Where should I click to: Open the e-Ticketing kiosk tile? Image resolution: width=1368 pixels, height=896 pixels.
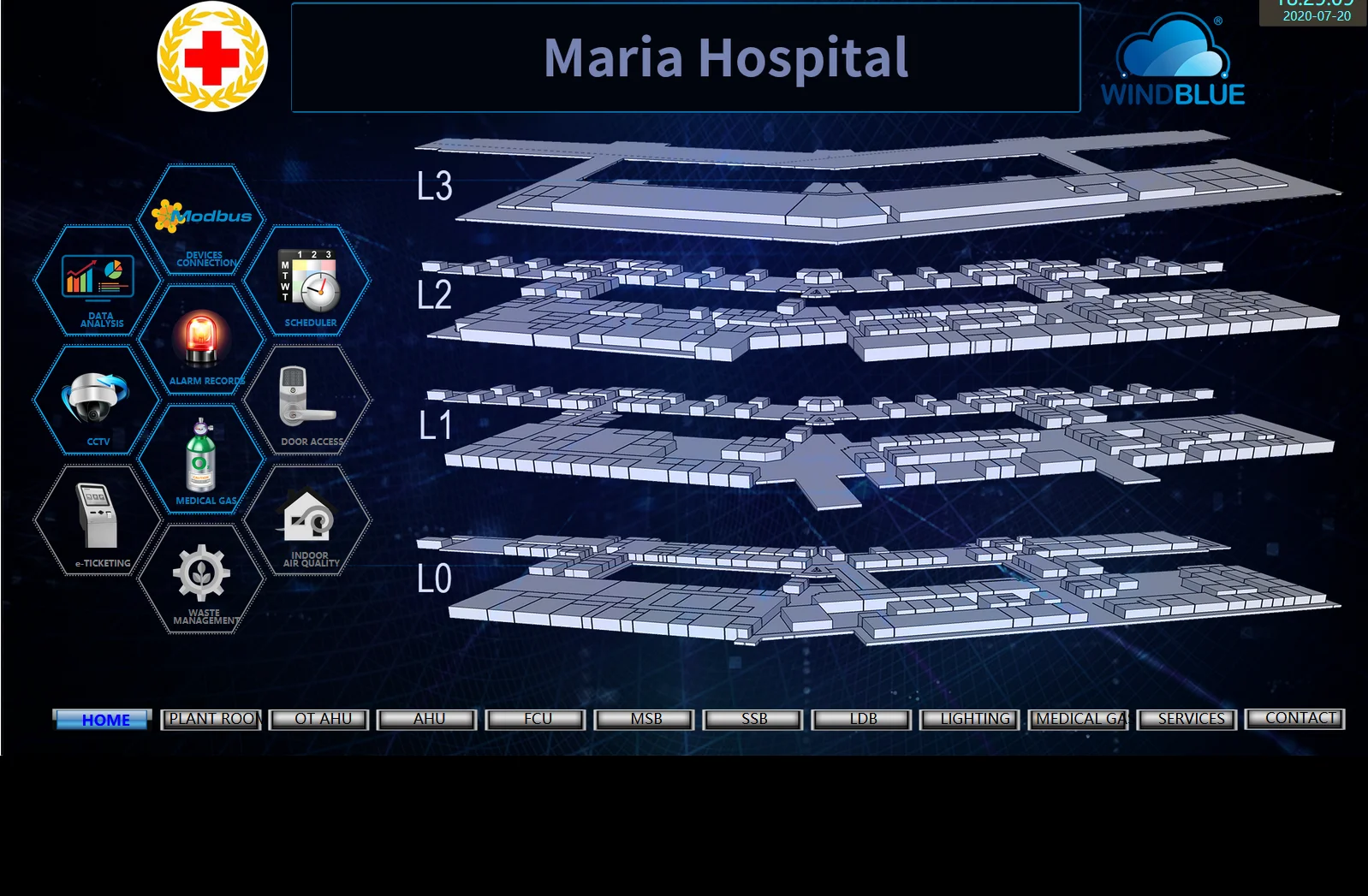[98, 520]
